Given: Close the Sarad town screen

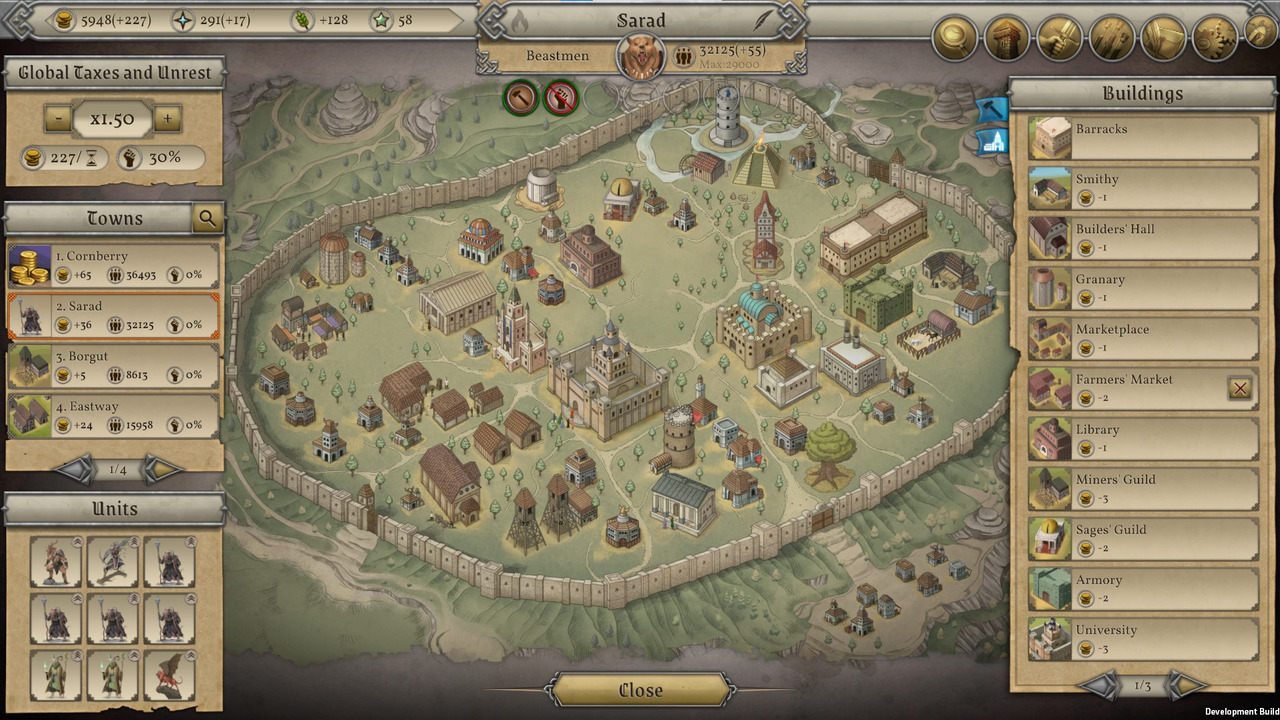Looking at the screenshot, I should coord(640,690).
